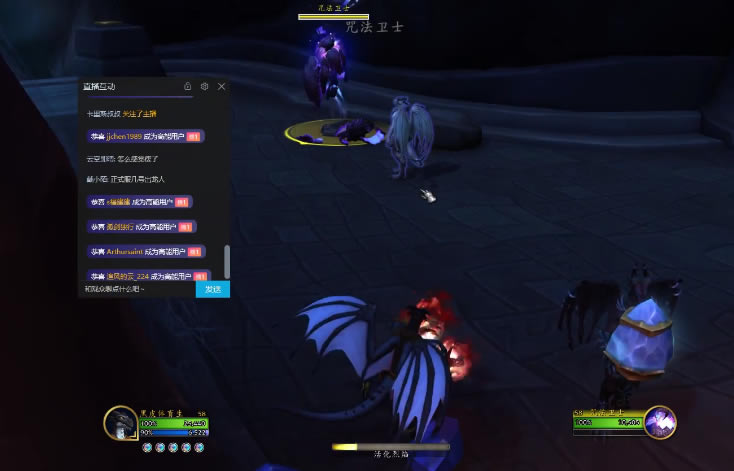Close the 直播互动 chat panel
Image resolution: width=734 pixels, height=471 pixels.
click(221, 87)
